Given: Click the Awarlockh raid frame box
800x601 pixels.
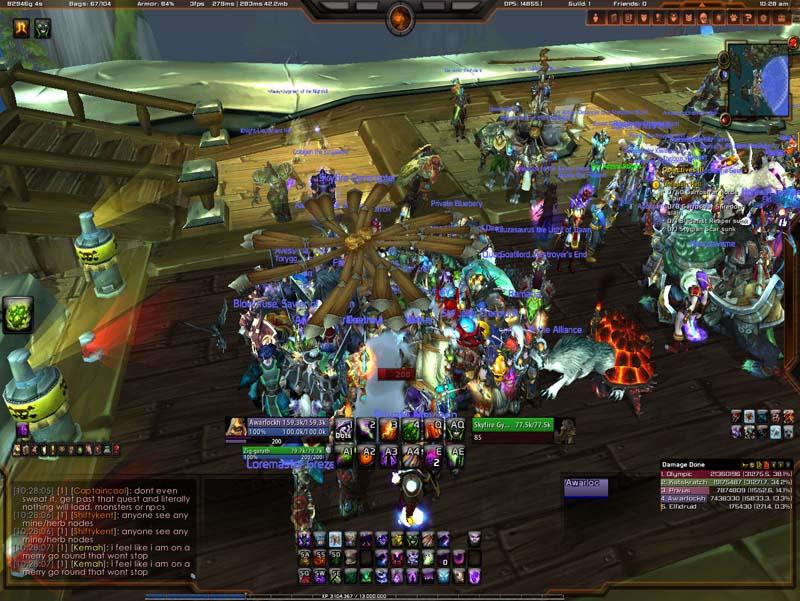Looking at the screenshot, I should (585, 487).
